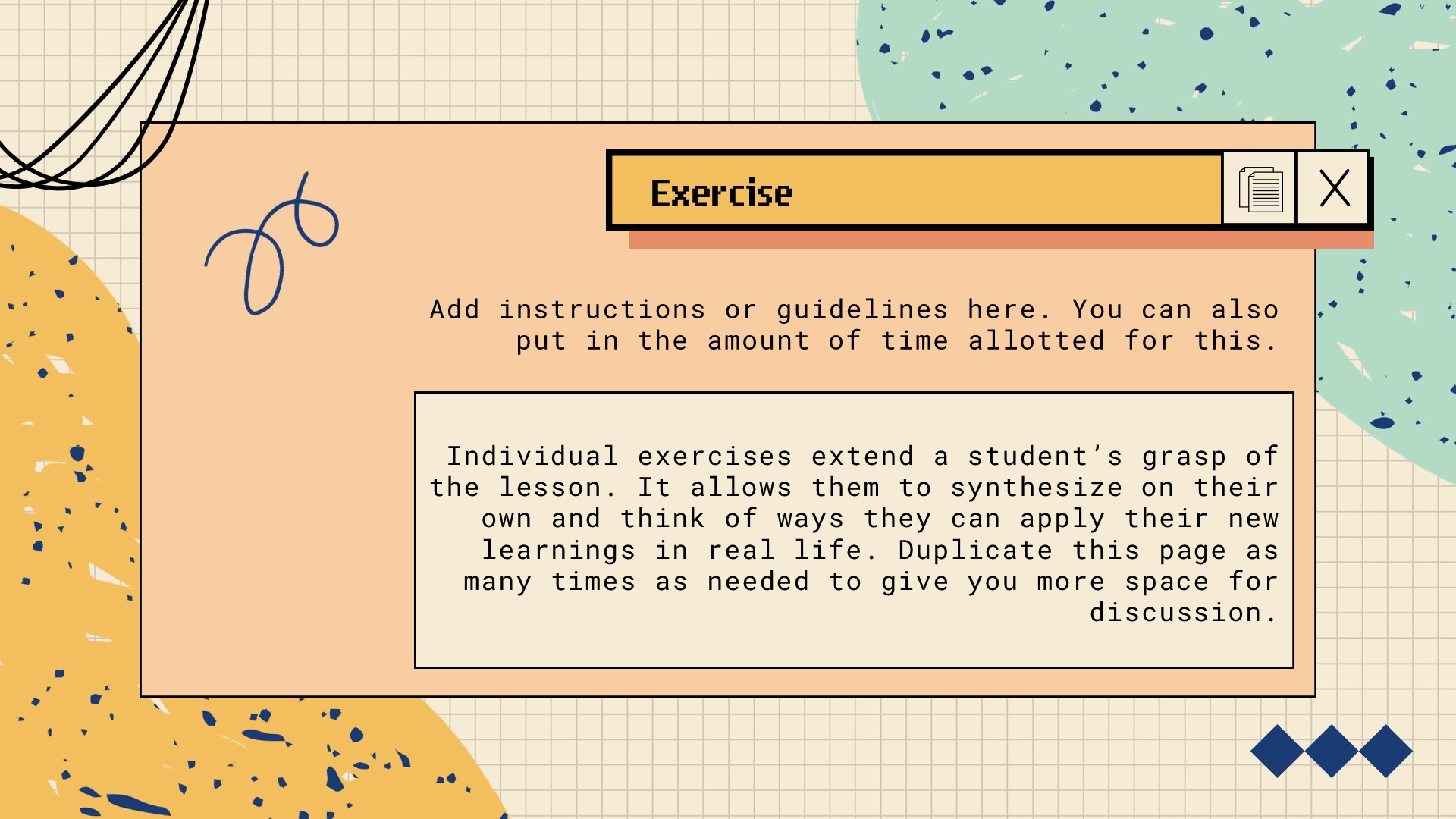Click the document pages icon
The height and width of the screenshot is (819, 1456).
tap(1260, 190)
